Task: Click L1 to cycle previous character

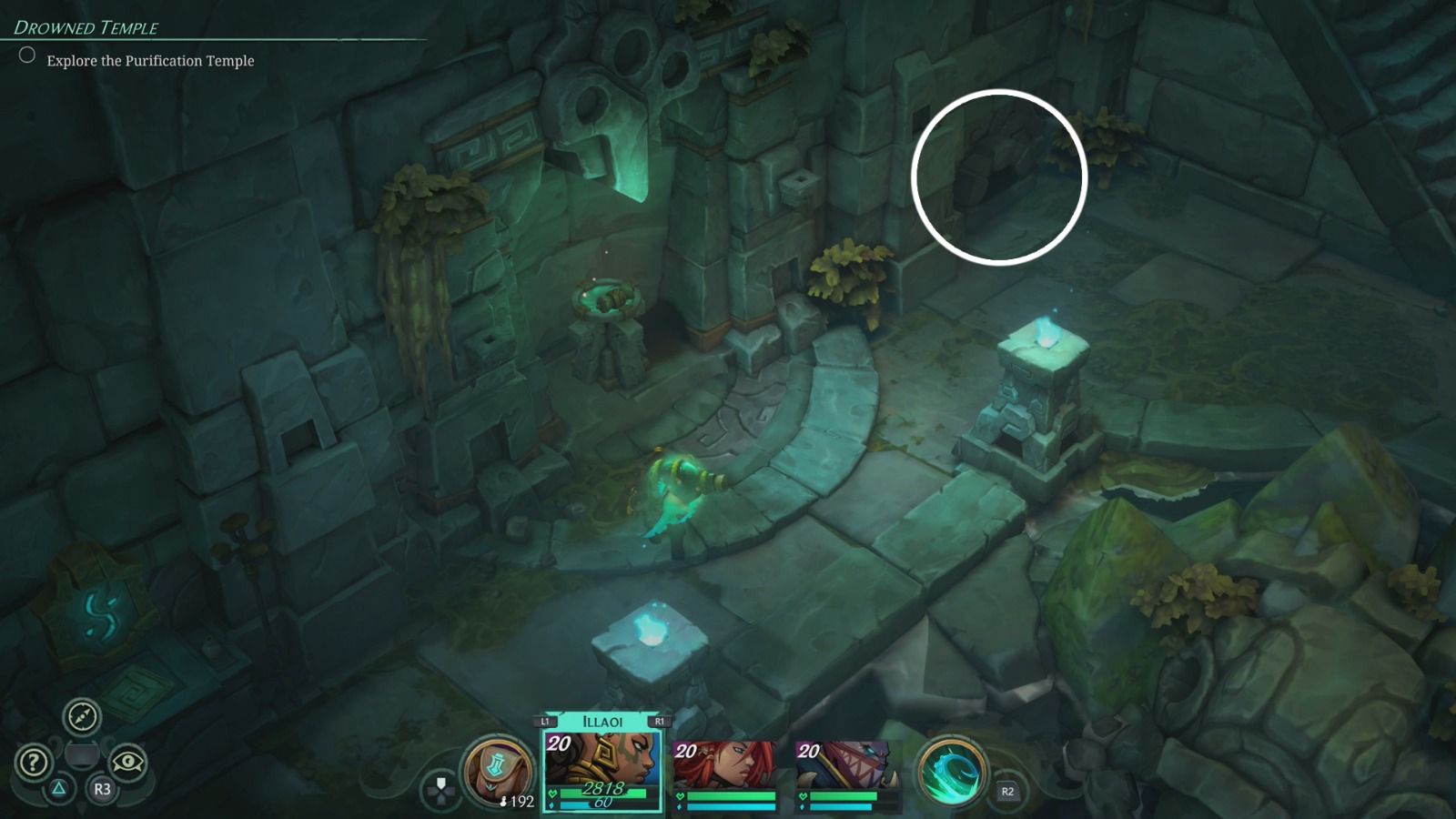Action: click(x=543, y=720)
